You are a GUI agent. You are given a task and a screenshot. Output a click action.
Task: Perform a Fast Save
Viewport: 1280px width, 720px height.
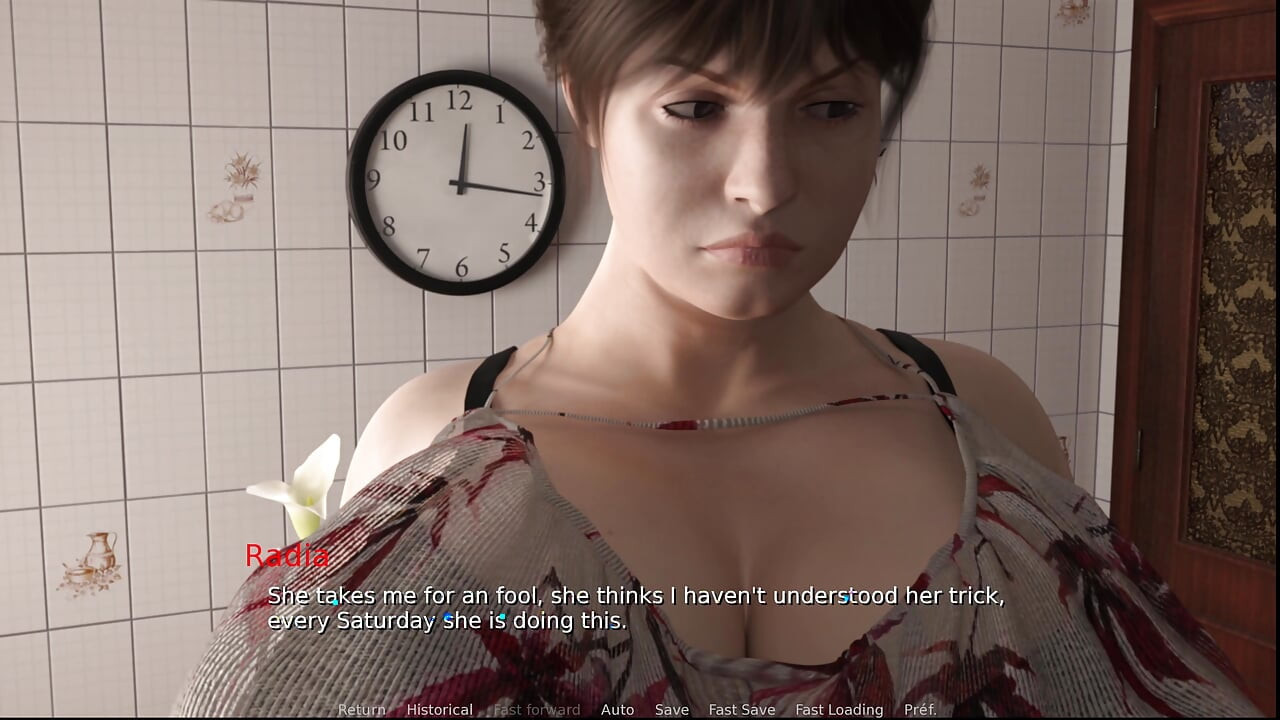[x=741, y=709]
